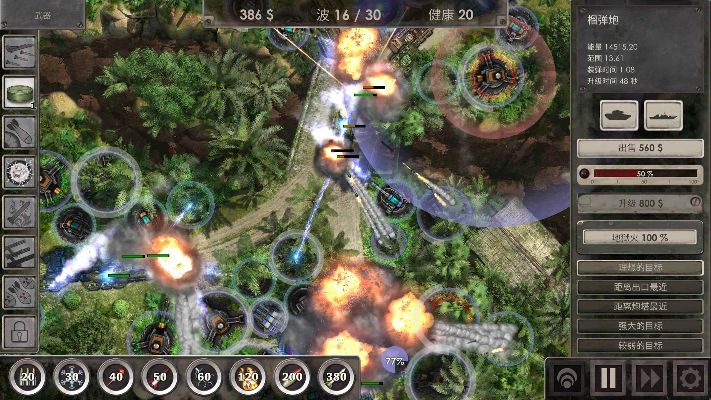Launch the 200-cost missile ability
This screenshot has height=400, width=711.
point(291,378)
